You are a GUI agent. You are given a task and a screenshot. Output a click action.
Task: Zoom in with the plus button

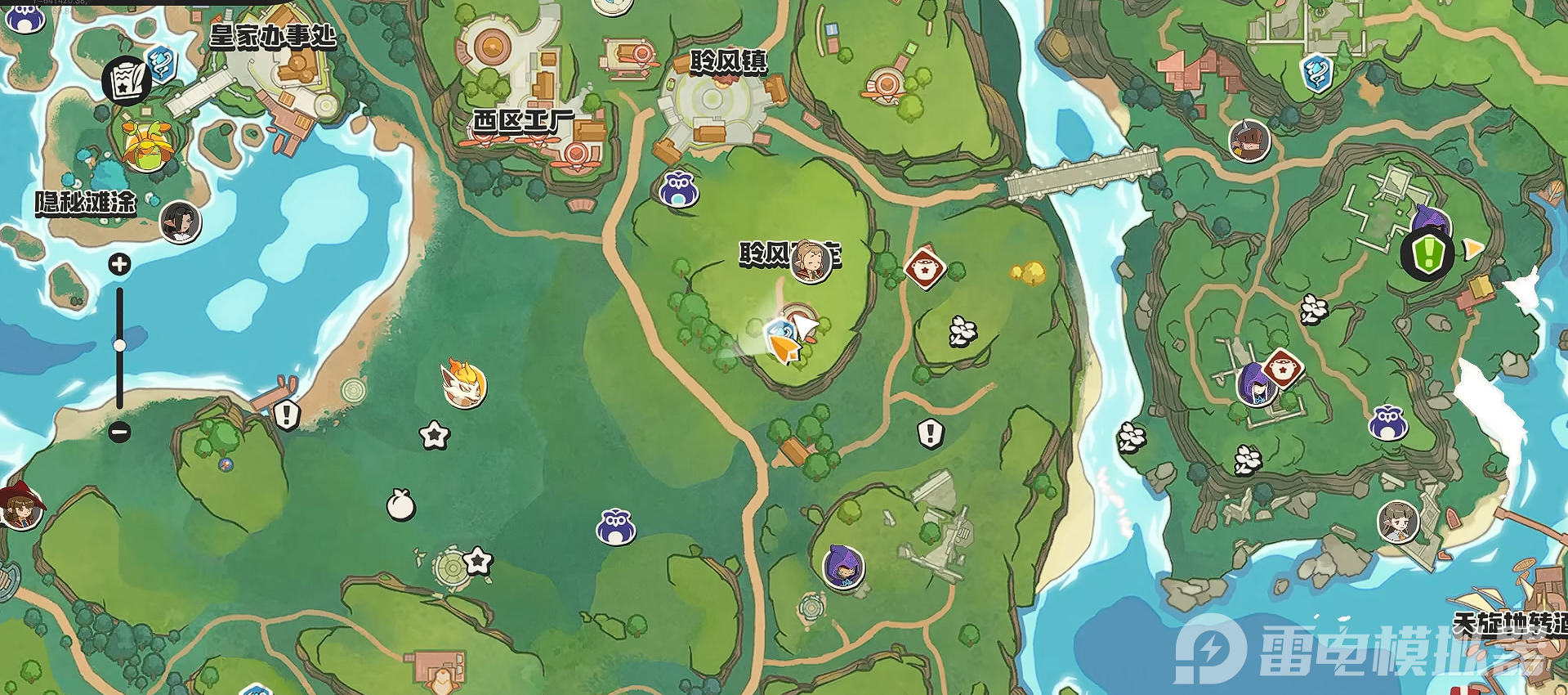click(120, 264)
